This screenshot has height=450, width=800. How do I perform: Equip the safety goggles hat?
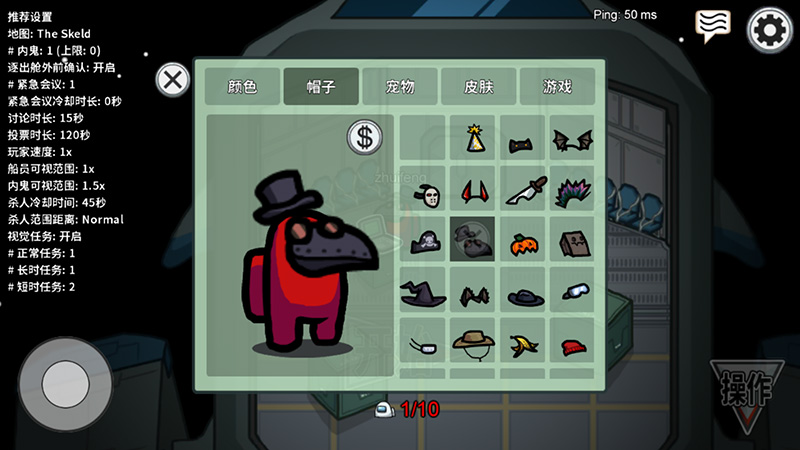pyautogui.click(x=572, y=292)
